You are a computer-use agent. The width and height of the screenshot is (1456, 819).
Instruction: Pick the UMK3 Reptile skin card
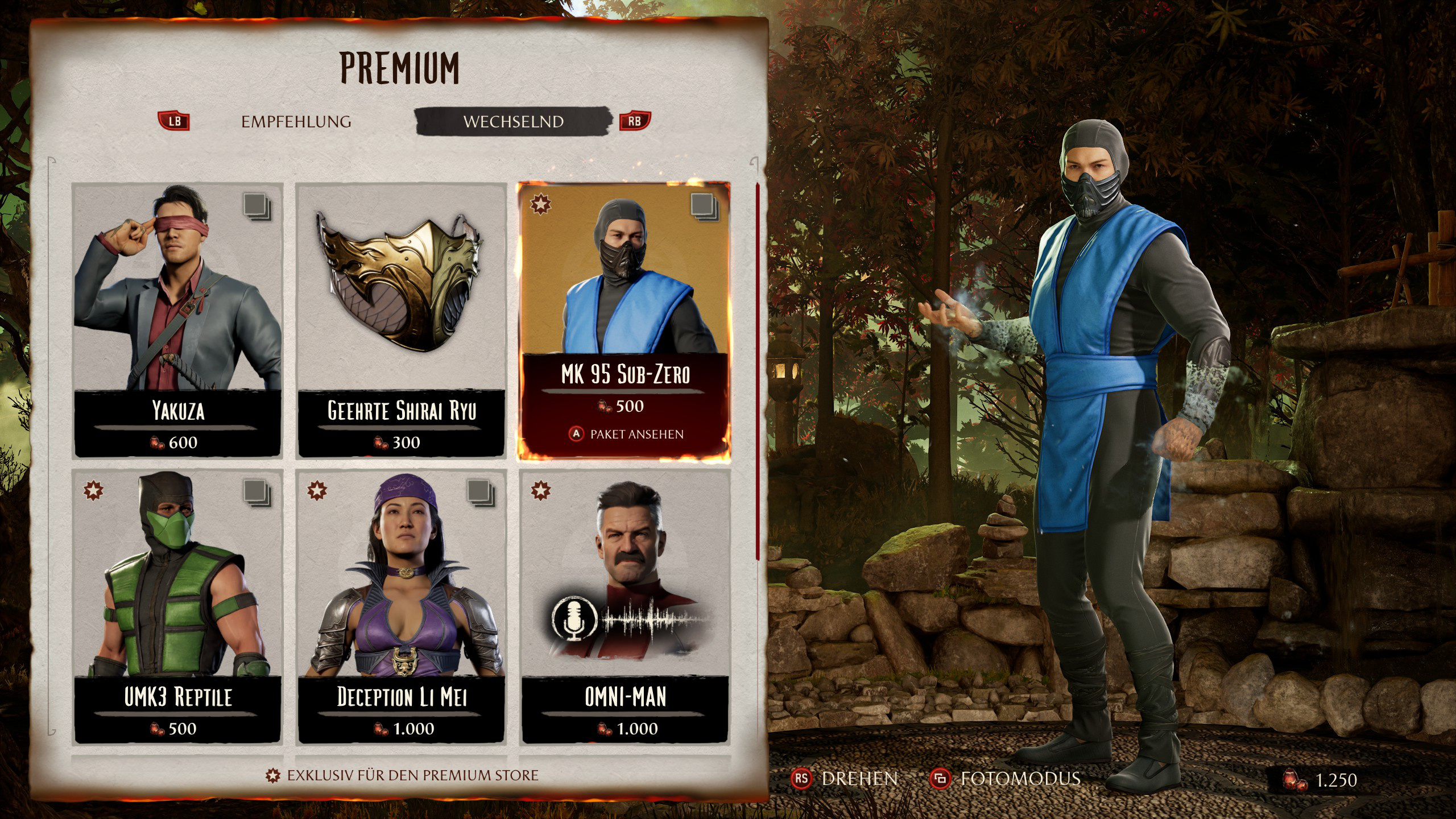178,606
